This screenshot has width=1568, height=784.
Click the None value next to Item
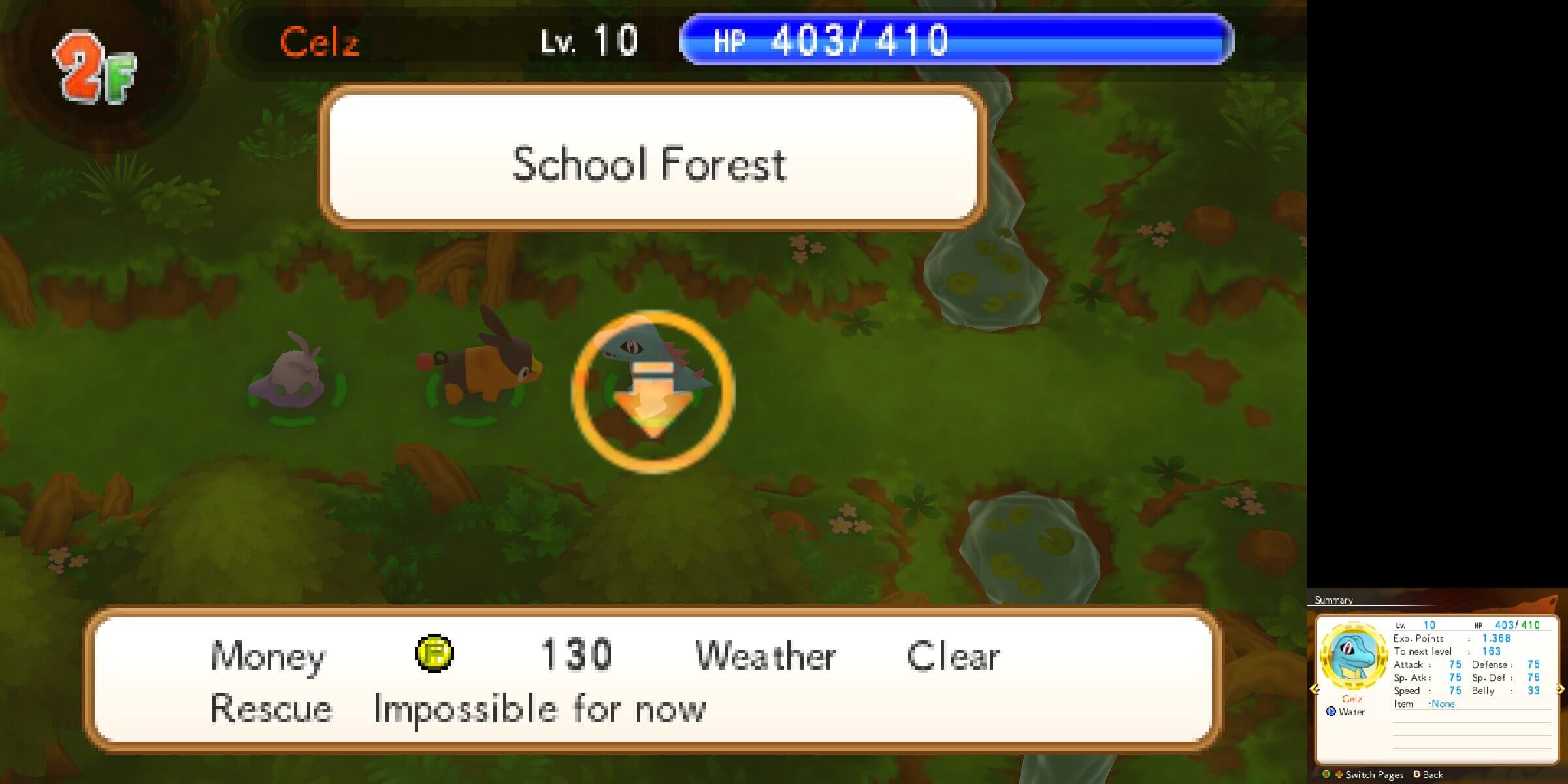[x=1443, y=704]
